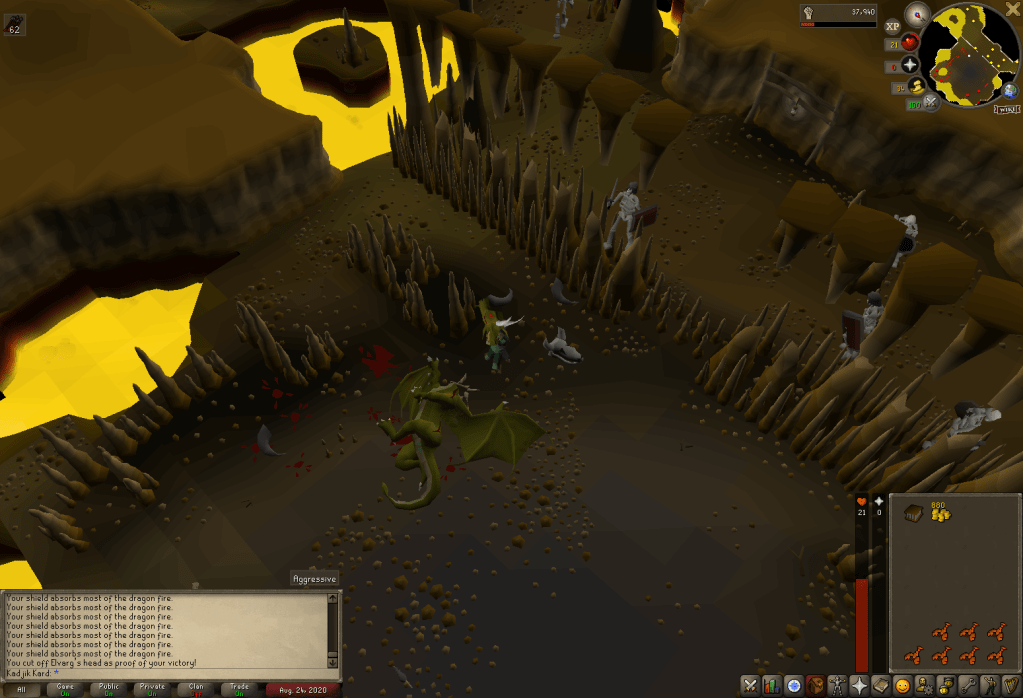
Task: Toggle quick-prayers with the prayer orb
Action: [x=911, y=65]
